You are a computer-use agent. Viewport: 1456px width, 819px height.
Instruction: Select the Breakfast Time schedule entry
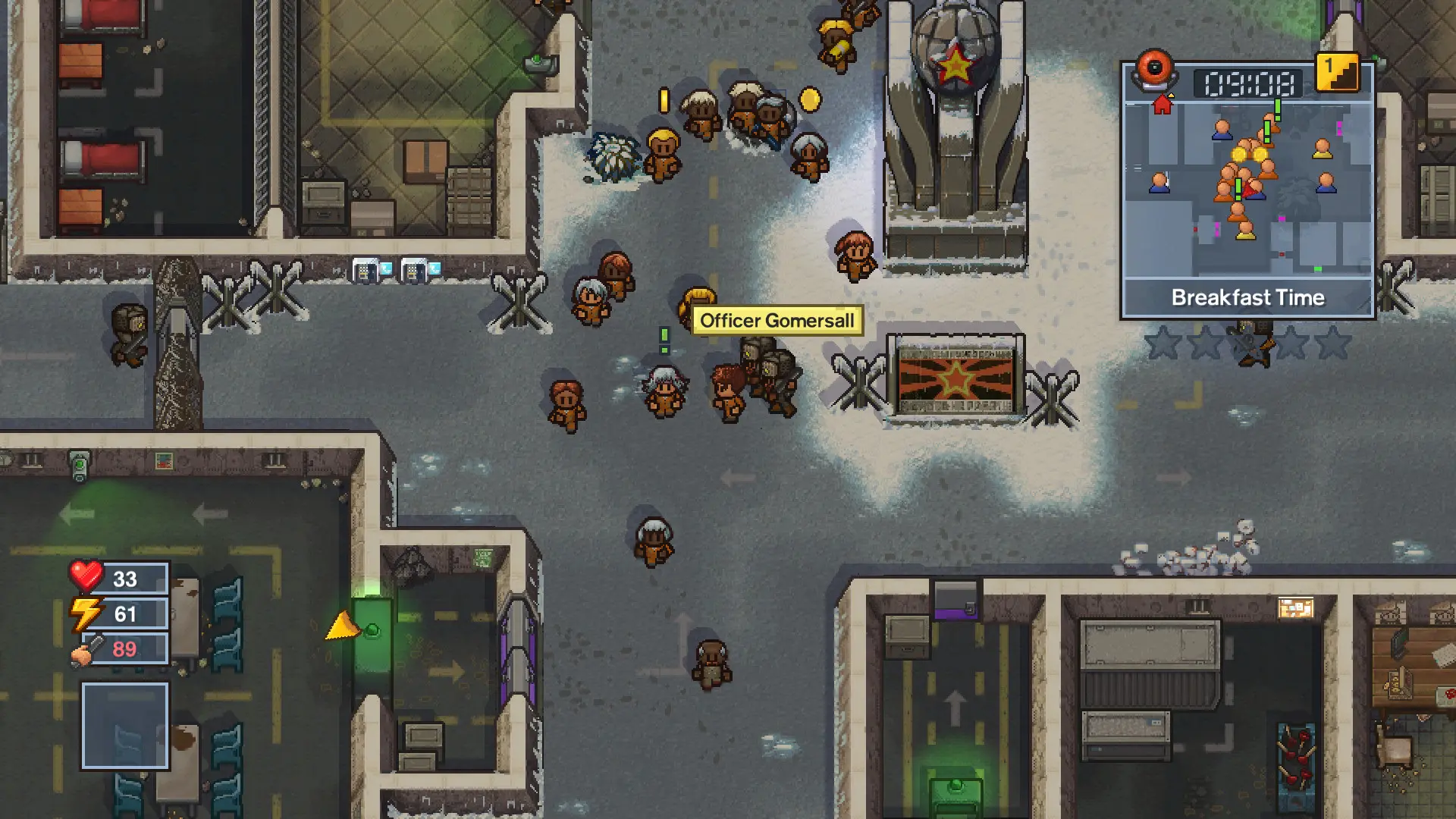click(x=1247, y=297)
